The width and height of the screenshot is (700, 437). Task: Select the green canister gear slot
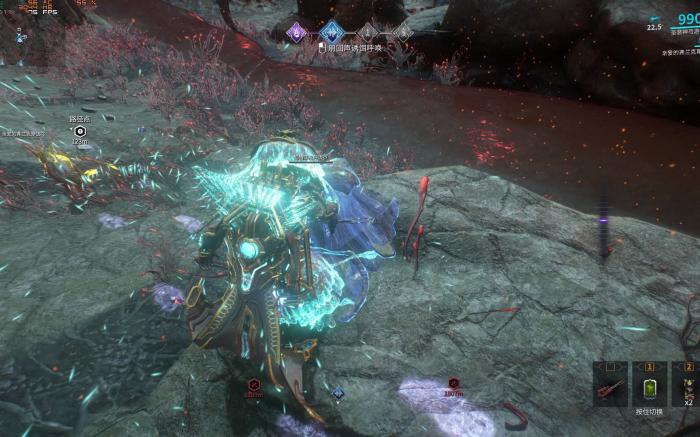click(649, 388)
